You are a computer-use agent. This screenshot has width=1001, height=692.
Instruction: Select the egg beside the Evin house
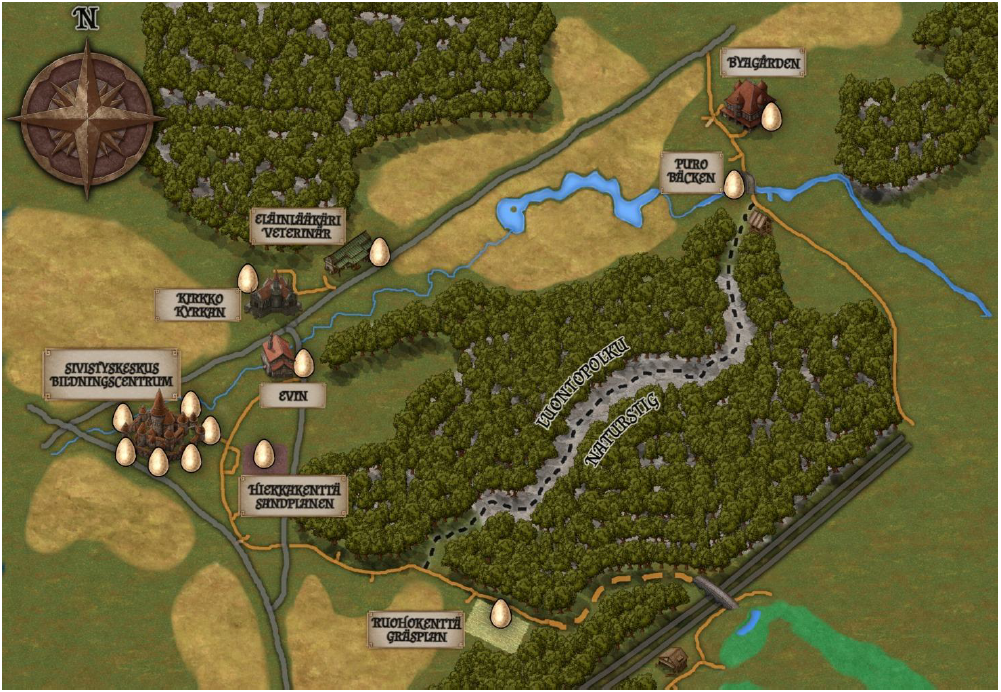pos(303,363)
